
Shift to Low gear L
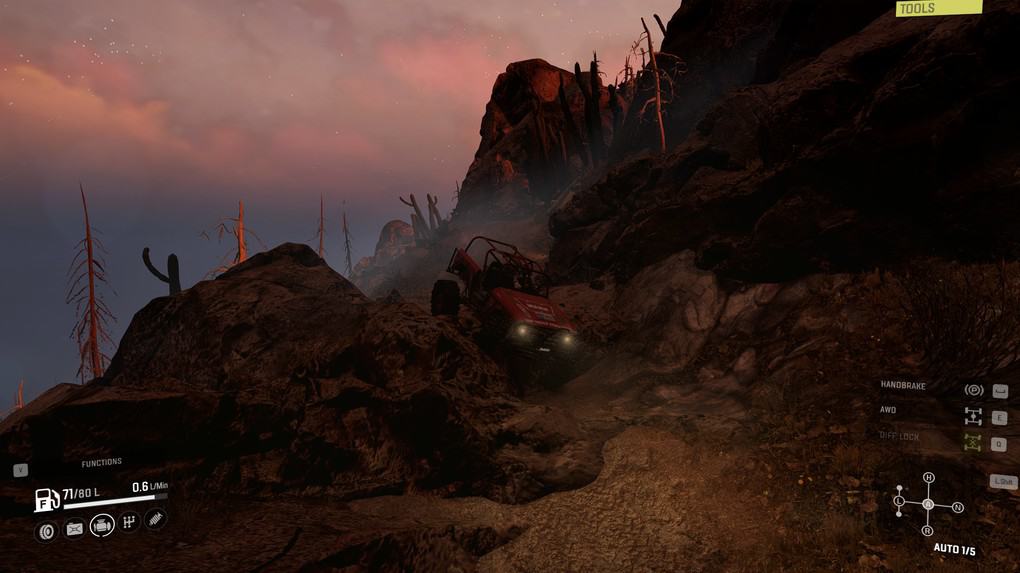pos(899,500)
